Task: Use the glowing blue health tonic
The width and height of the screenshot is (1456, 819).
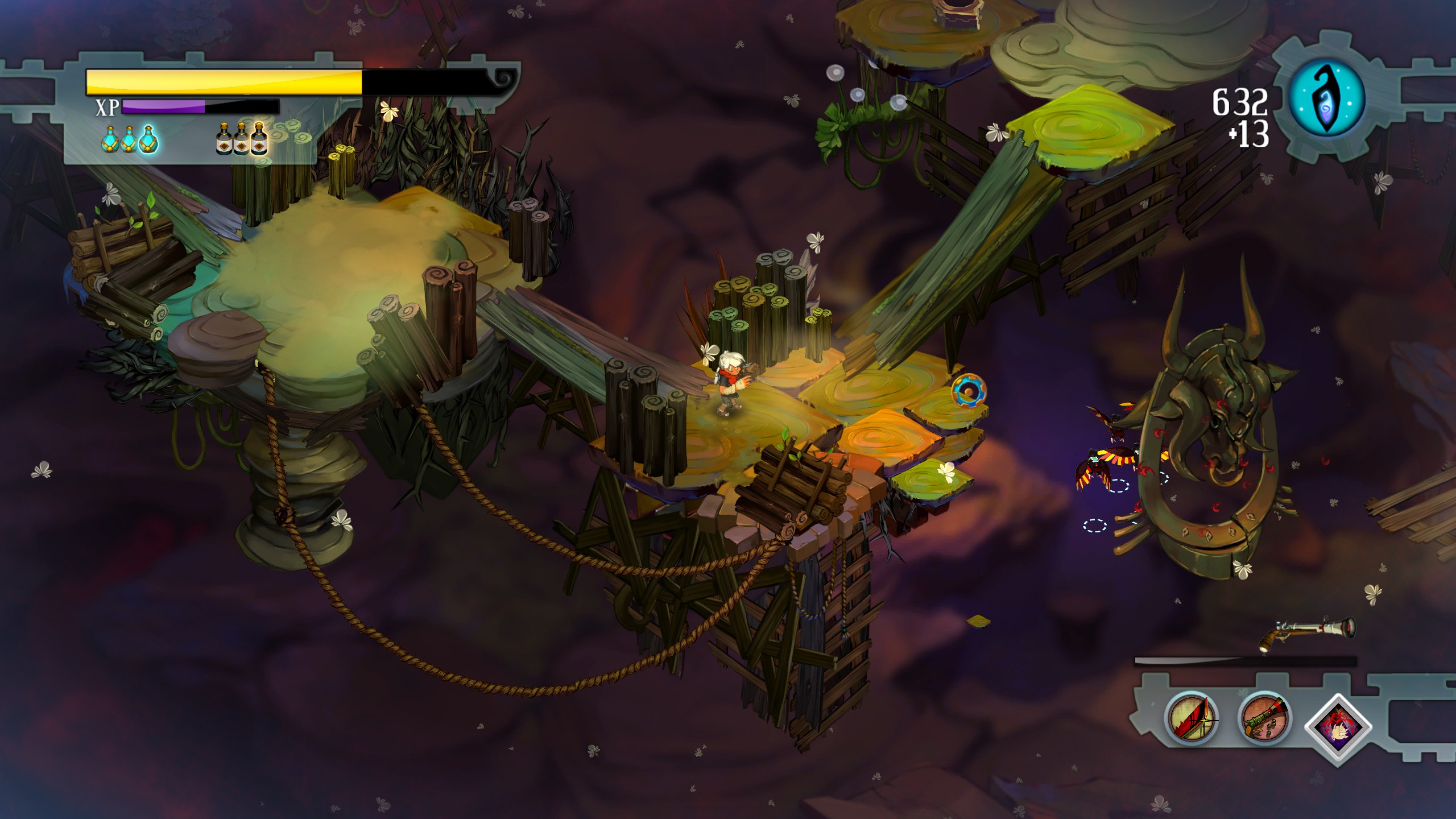Action: tap(148, 139)
